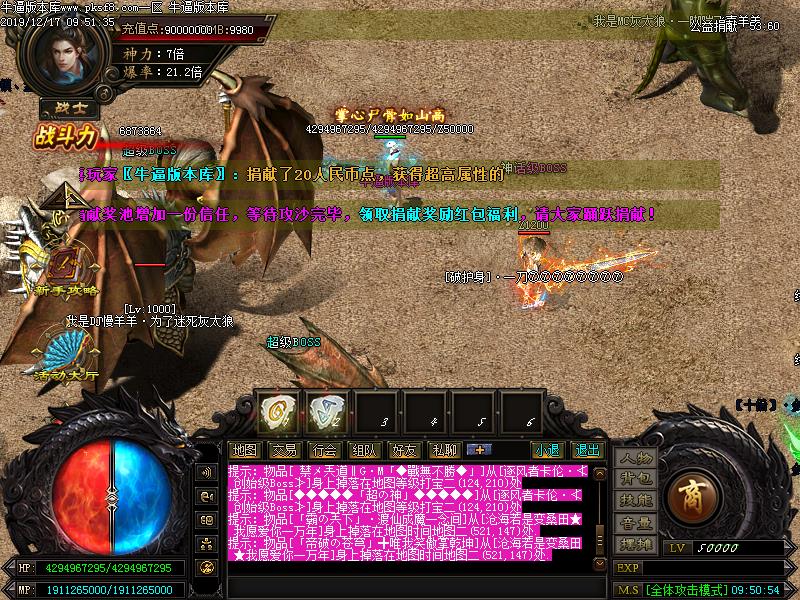
Task: Switch to 私聊 private chat
Action: point(444,450)
